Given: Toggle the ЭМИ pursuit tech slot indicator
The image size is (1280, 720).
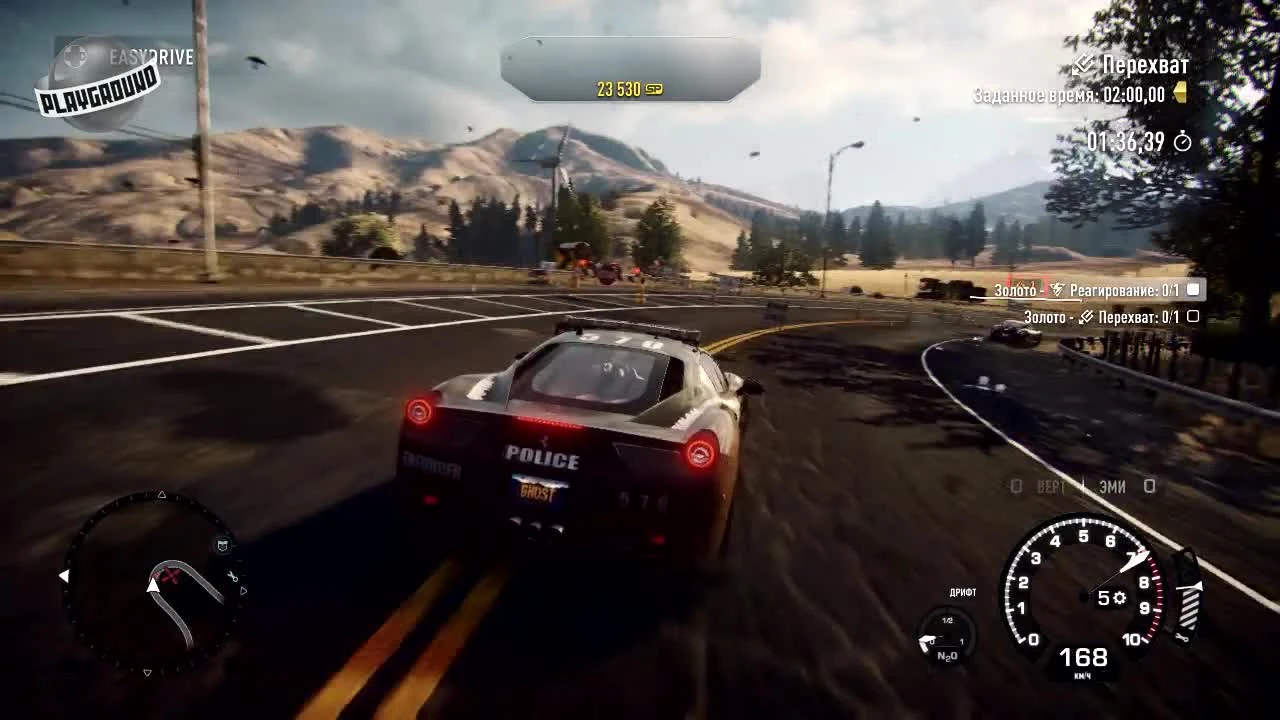Looking at the screenshot, I should pyautogui.click(x=1149, y=485).
